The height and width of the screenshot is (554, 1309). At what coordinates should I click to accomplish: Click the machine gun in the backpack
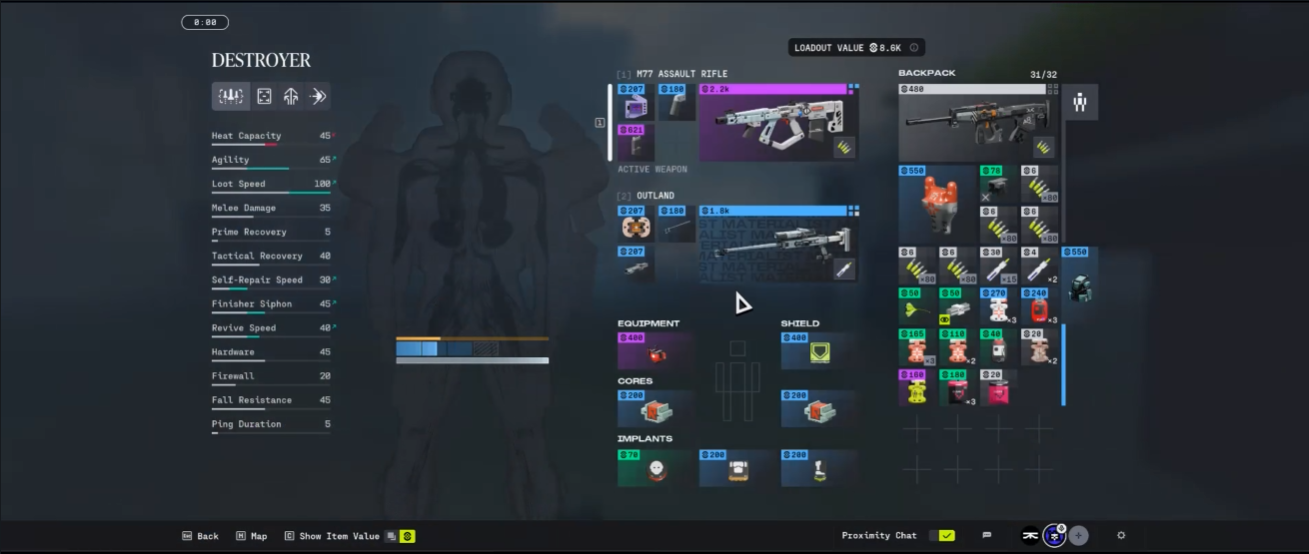point(978,123)
